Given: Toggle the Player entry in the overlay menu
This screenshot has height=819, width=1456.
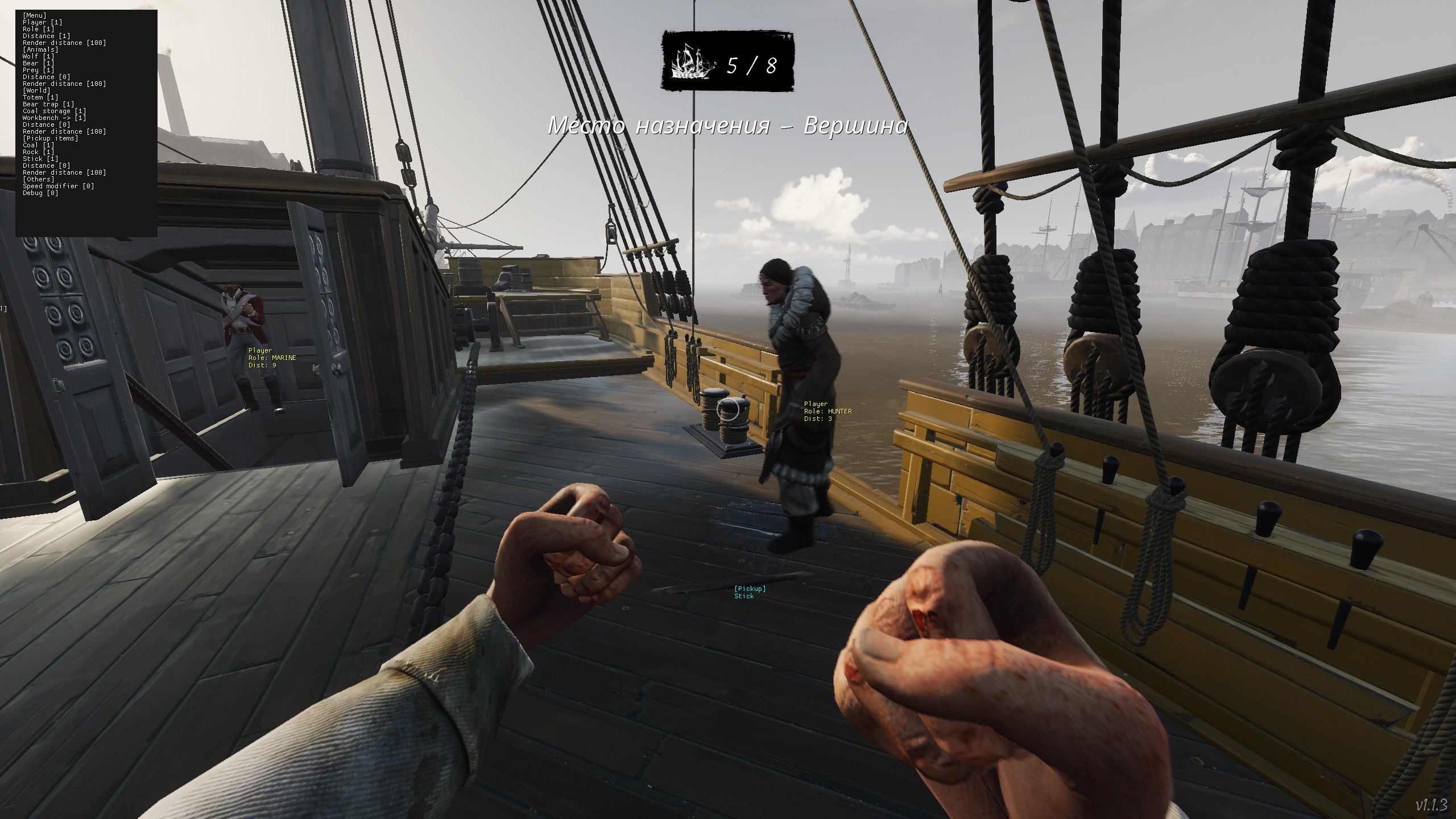Looking at the screenshot, I should pyautogui.click(x=42, y=22).
